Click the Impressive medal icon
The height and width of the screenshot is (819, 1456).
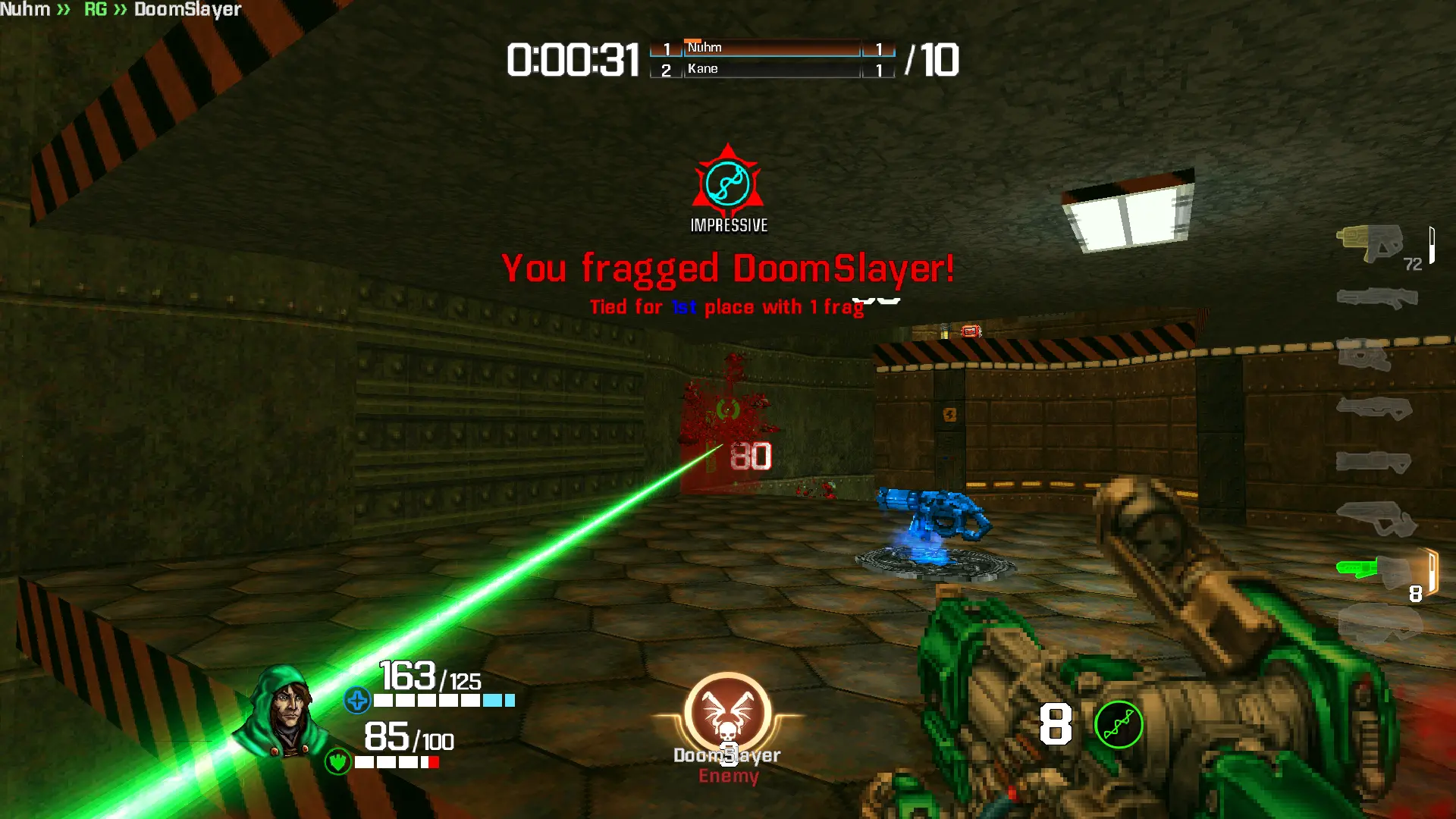pyautogui.click(x=728, y=183)
